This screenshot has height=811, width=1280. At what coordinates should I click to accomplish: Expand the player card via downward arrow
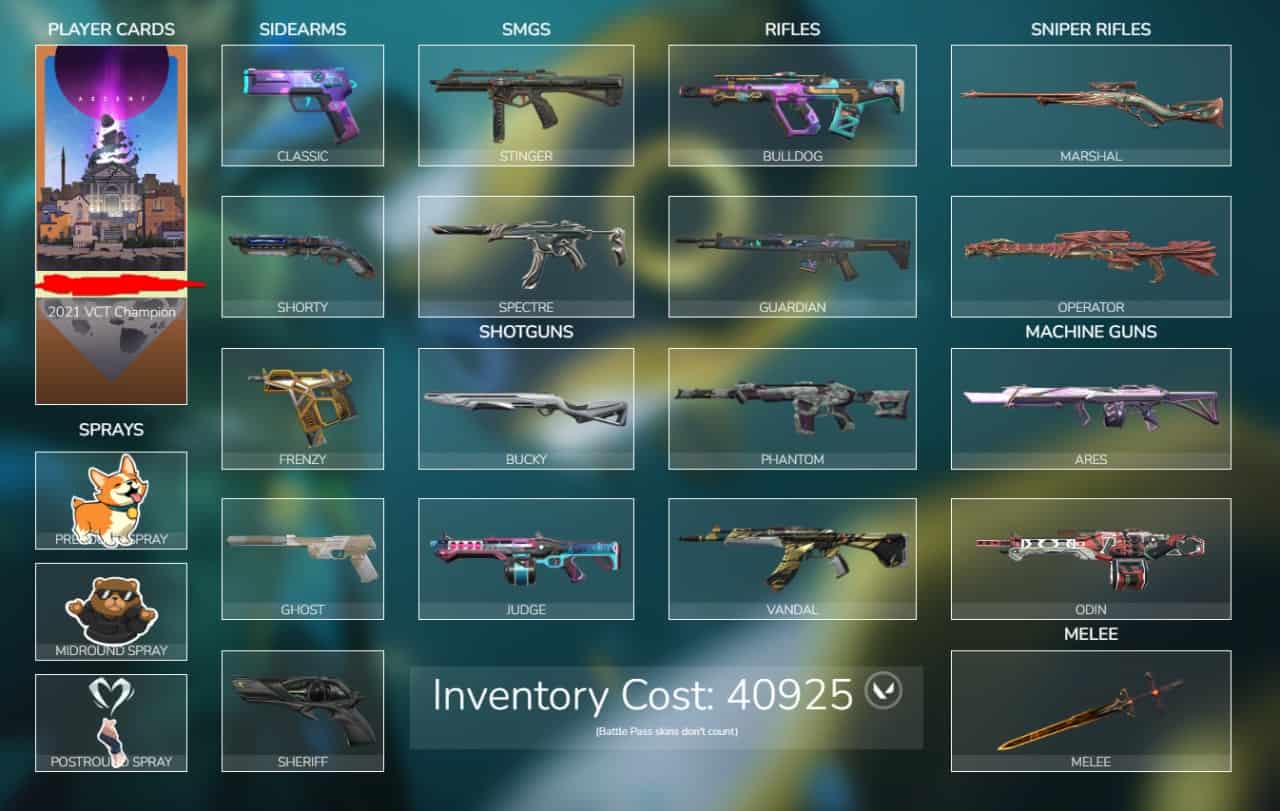tap(110, 345)
